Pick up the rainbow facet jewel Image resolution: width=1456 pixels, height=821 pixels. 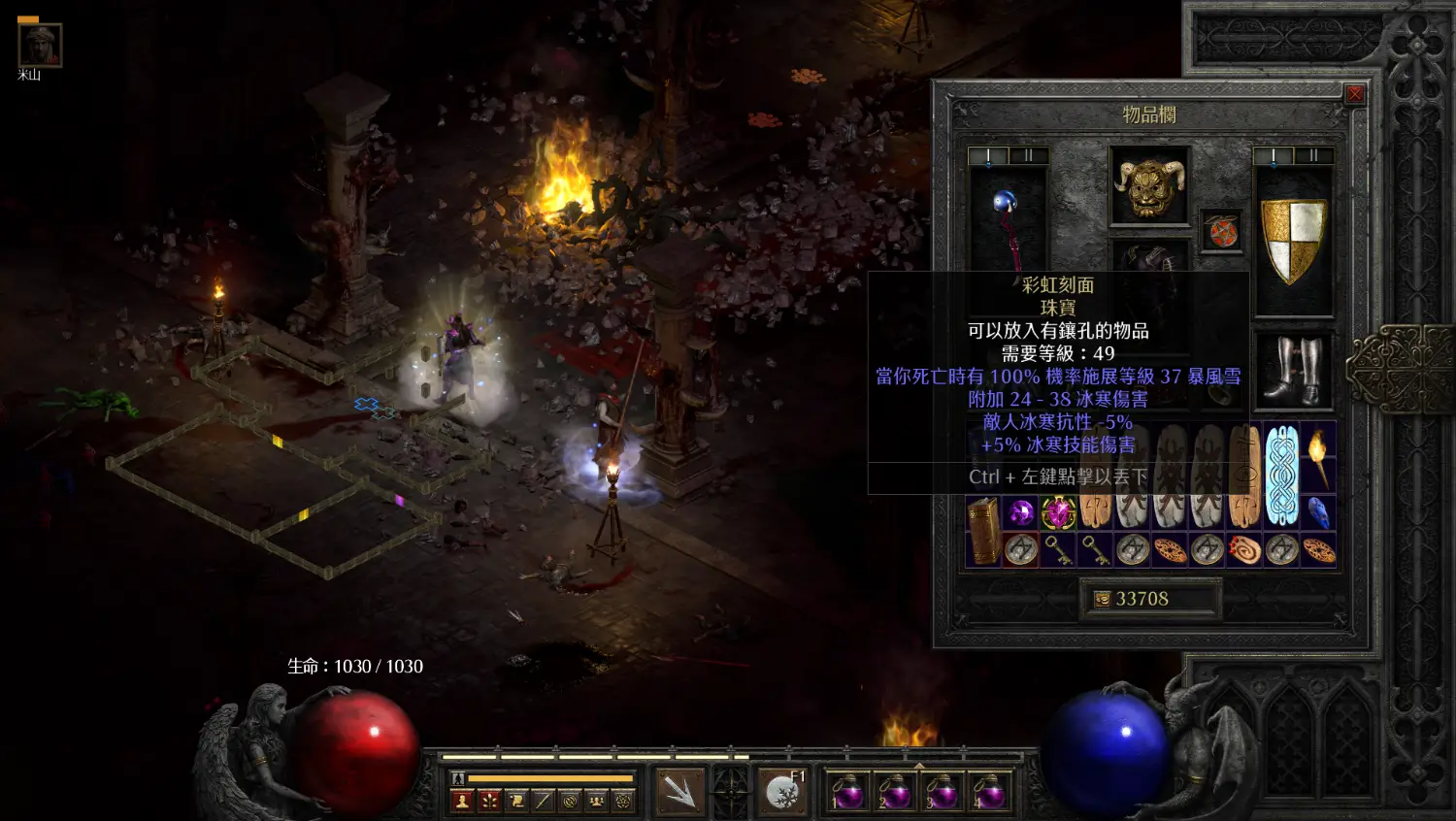[1058, 511]
